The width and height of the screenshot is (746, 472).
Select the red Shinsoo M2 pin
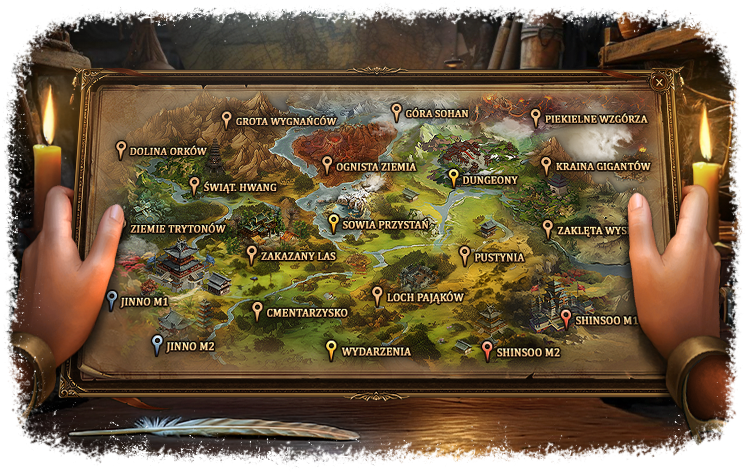coord(487,350)
